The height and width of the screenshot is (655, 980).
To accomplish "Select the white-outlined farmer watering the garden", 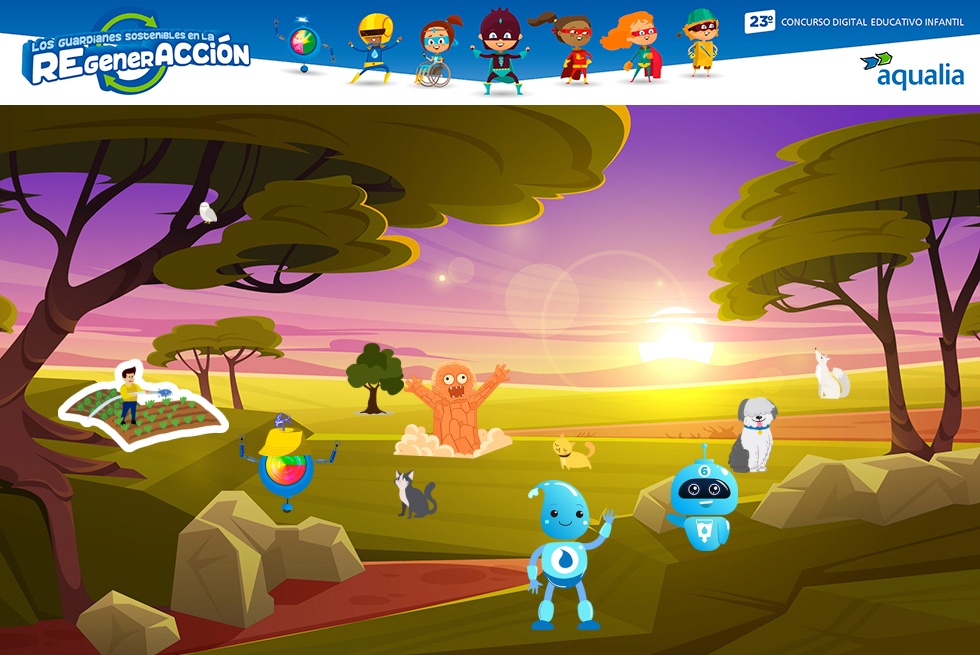I will [x=130, y=399].
